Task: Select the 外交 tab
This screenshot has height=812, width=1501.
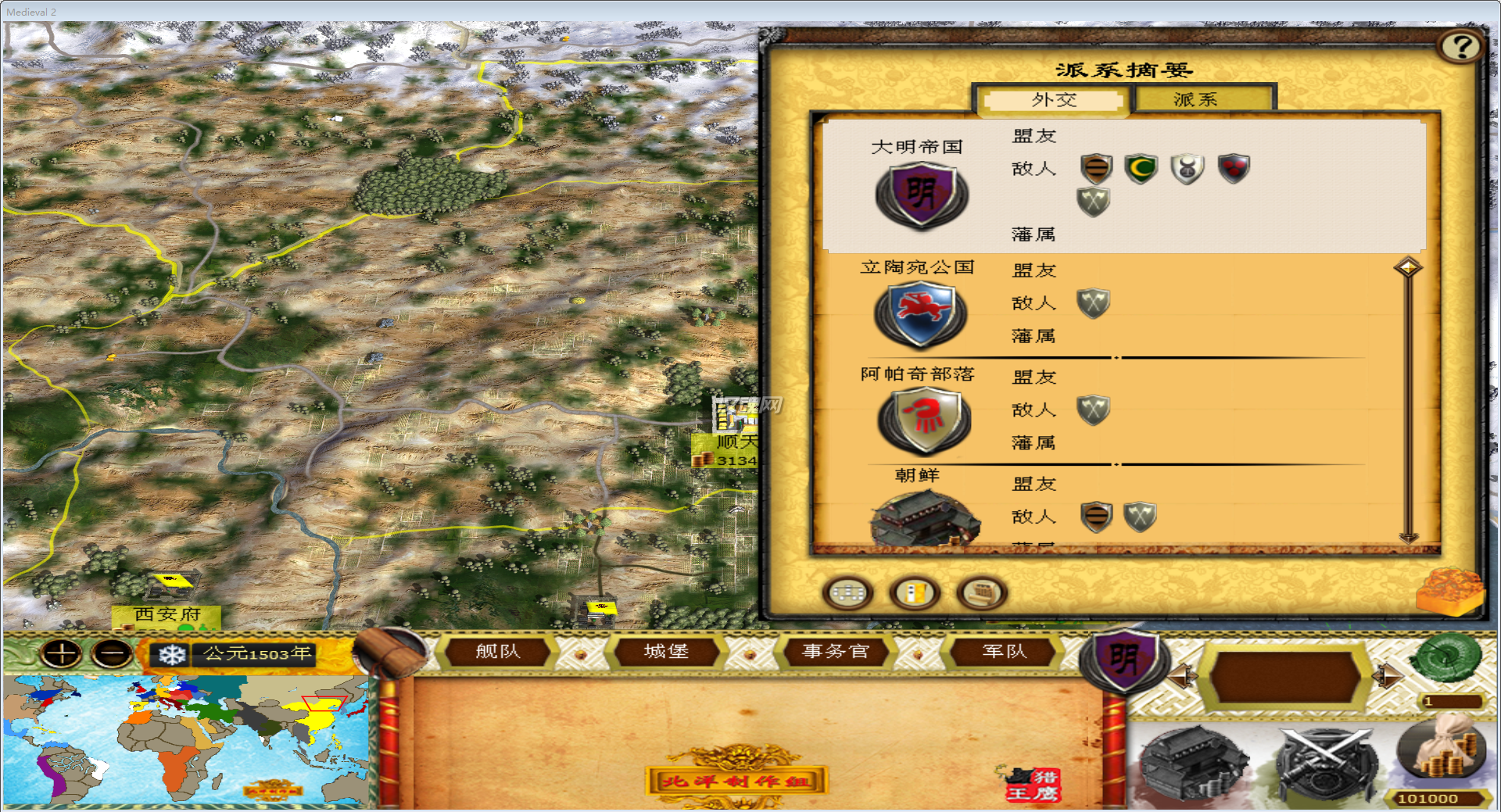Action: click(x=1053, y=100)
